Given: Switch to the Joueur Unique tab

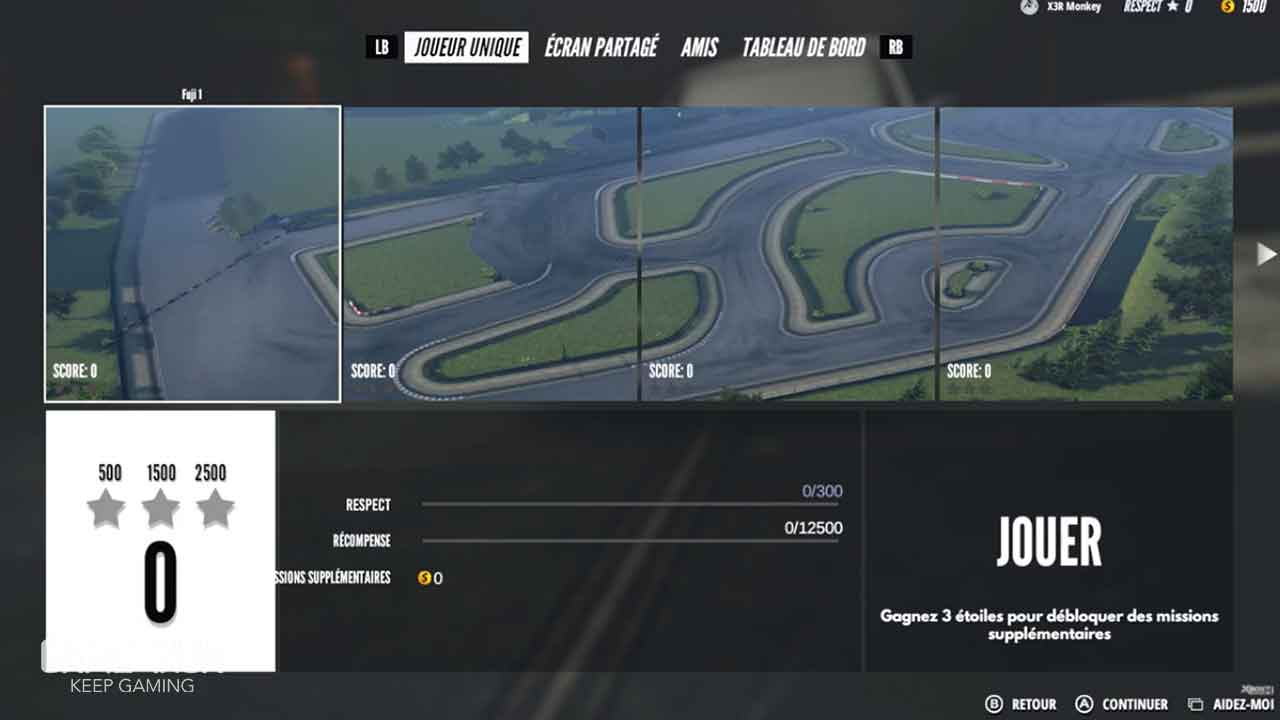Looking at the screenshot, I should pyautogui.click(x=467, y=47).
